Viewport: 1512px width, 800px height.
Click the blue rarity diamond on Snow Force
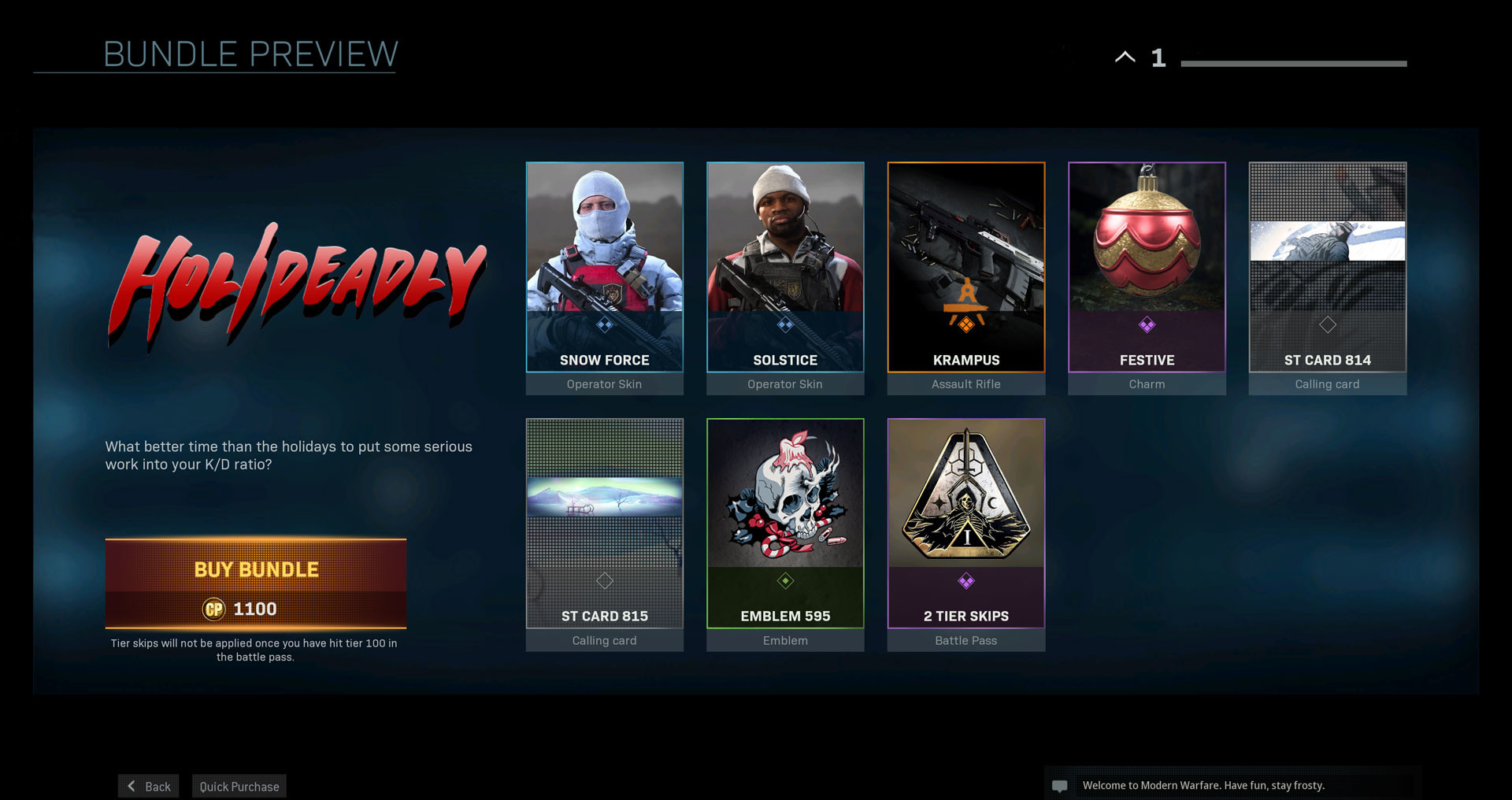(604, 324)
